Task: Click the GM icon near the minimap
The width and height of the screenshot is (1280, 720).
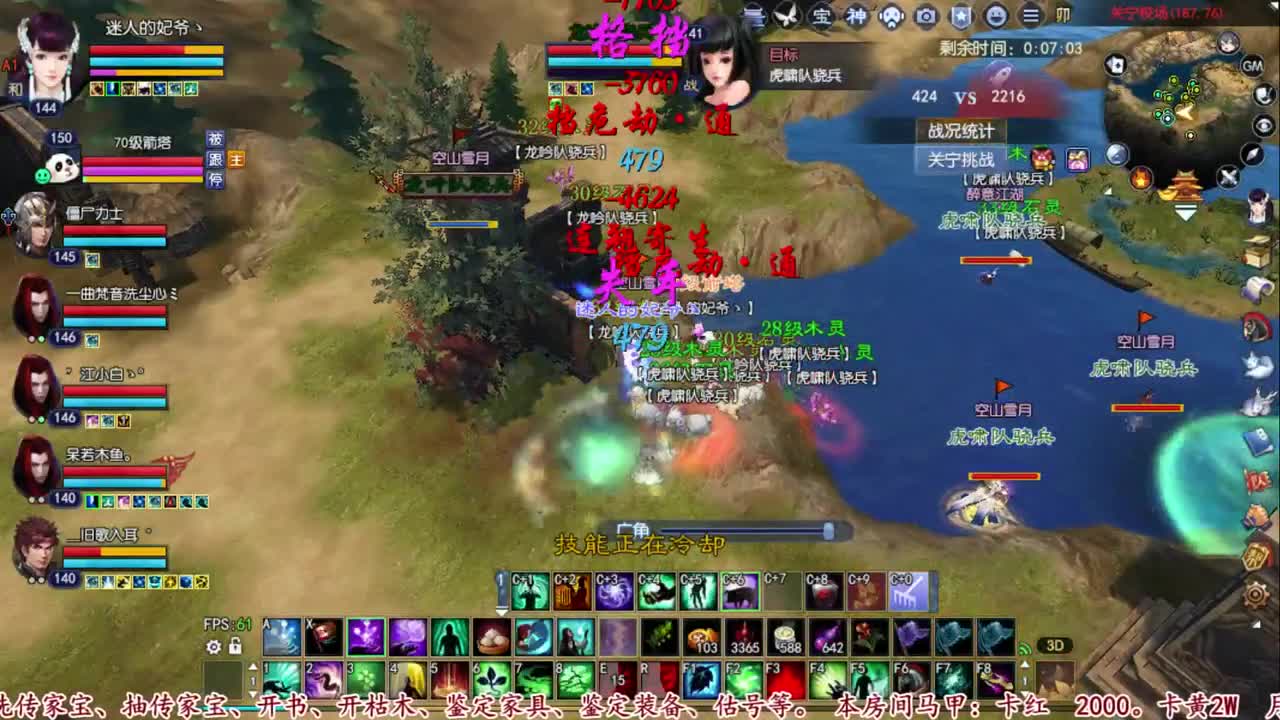Action: click(1251, 67)
